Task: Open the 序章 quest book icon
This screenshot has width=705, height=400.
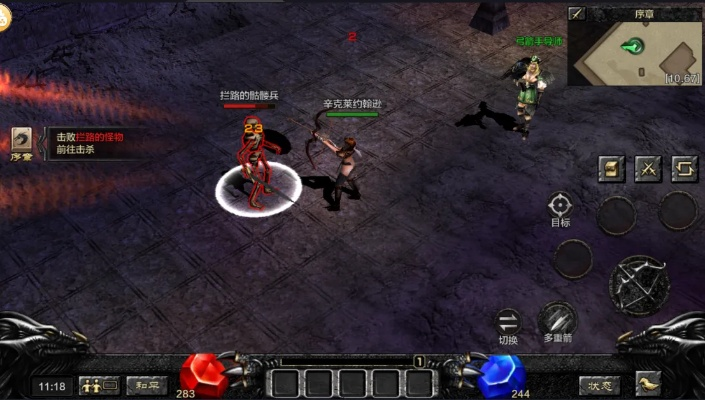Action: coord(22,141)
